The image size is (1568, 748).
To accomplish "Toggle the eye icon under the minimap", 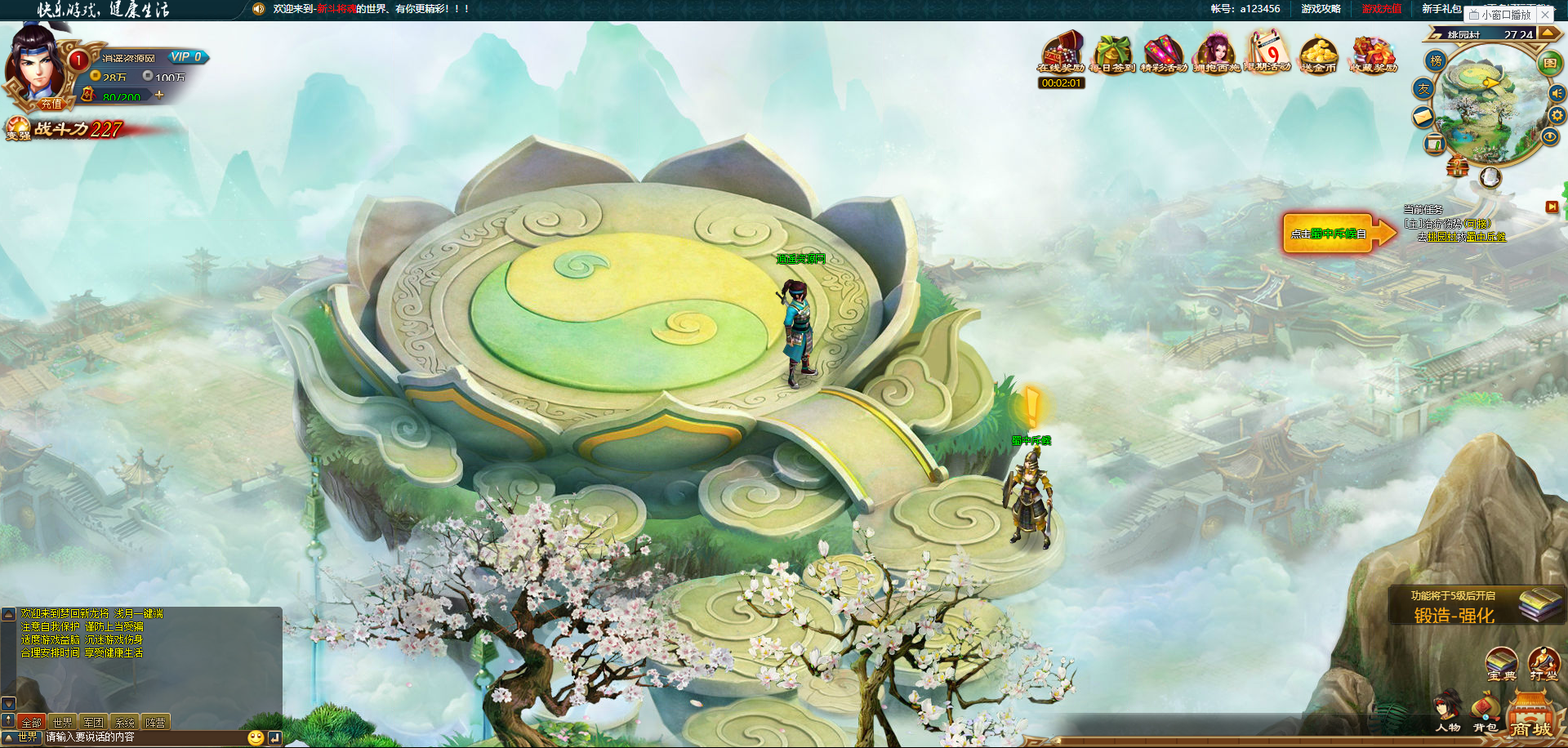I will 1549,136.
